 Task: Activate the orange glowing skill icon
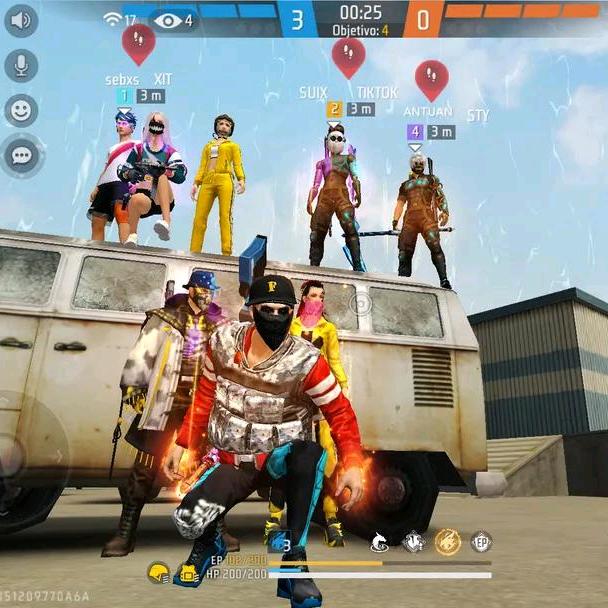tap(447, 542)
